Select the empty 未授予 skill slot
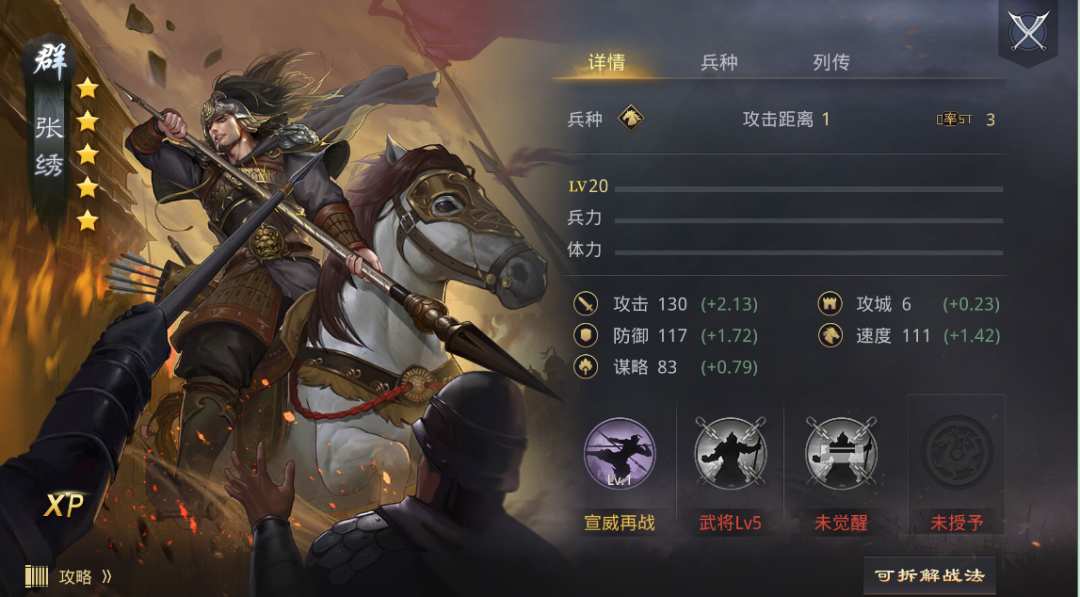The height and width of the screenshot is (597, 1080). tap(956, 454)
